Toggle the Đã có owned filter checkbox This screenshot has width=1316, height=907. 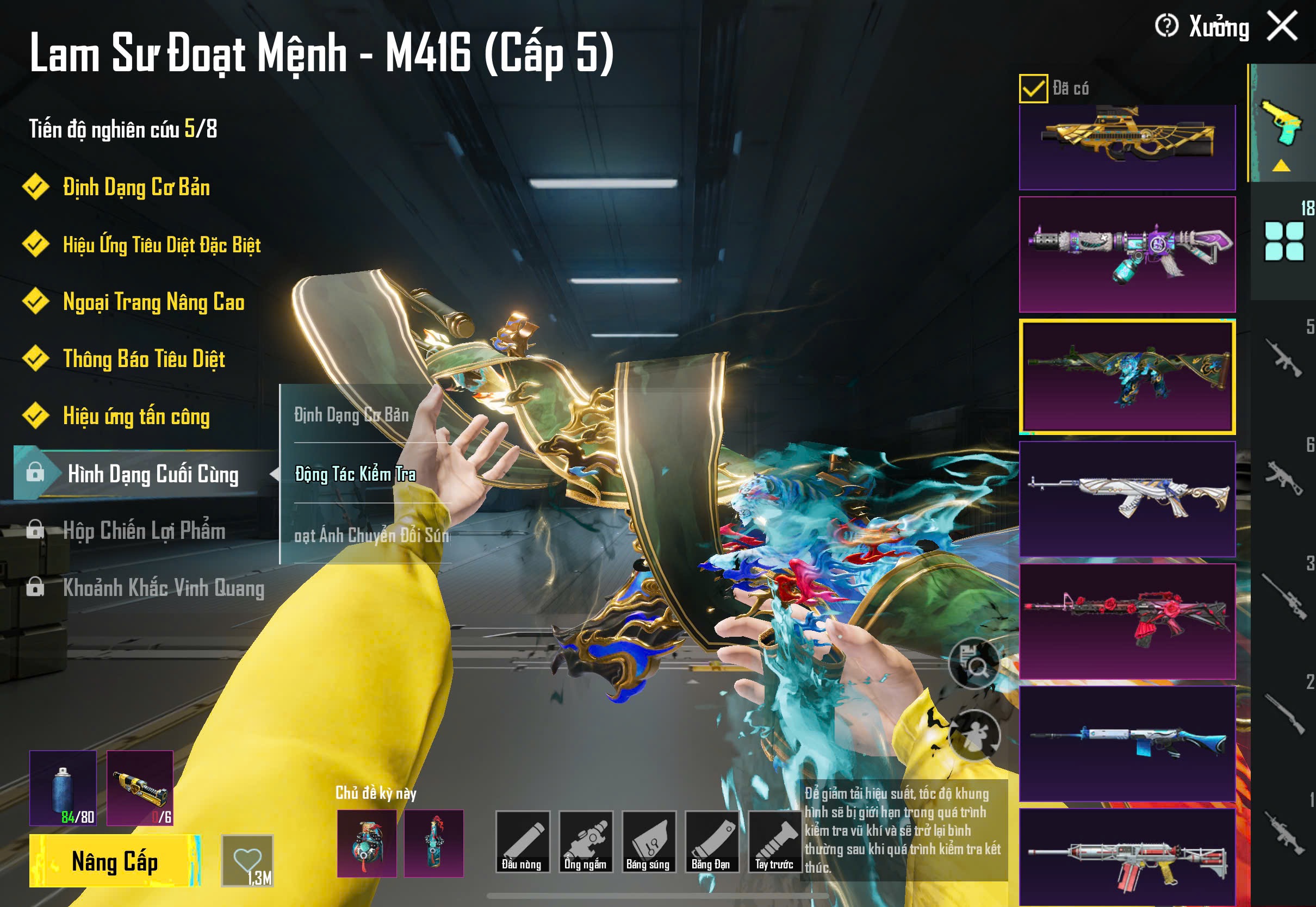pos(1033,89)
